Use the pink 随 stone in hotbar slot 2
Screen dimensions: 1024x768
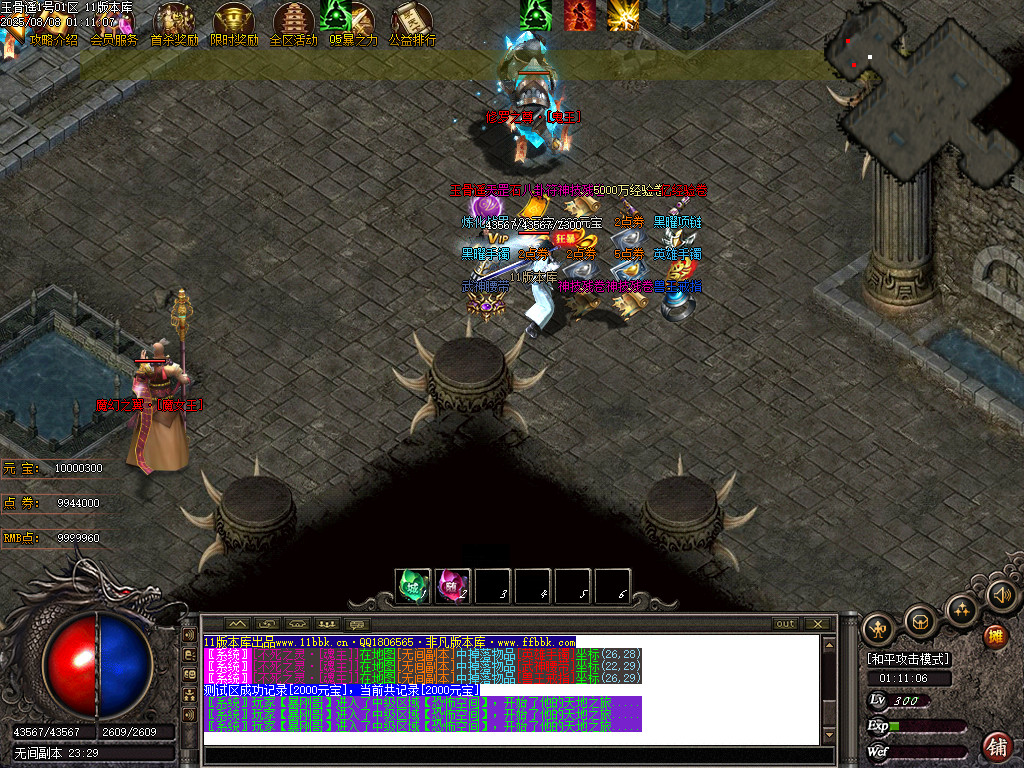pyautogui.click(x=452, y=586)
